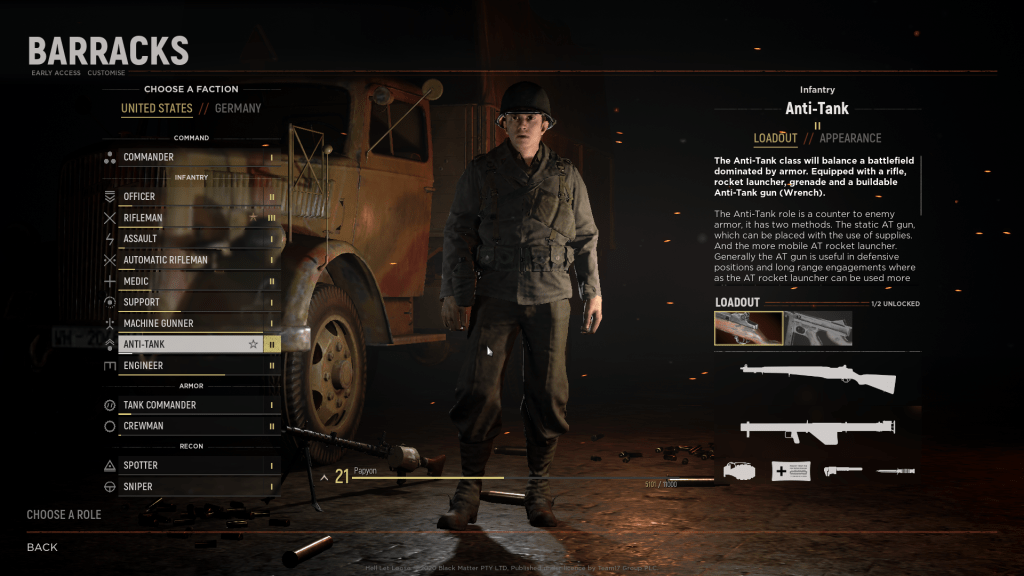Choose the Medic role

pos(190,281)
